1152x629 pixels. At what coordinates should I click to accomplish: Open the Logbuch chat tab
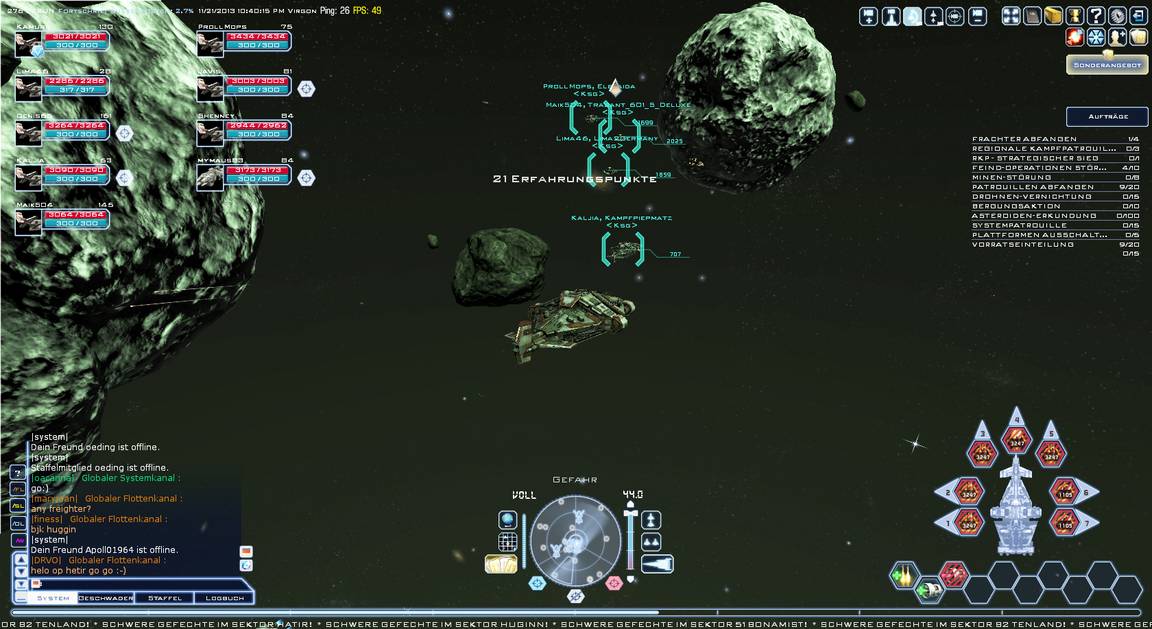pos(224,598)
